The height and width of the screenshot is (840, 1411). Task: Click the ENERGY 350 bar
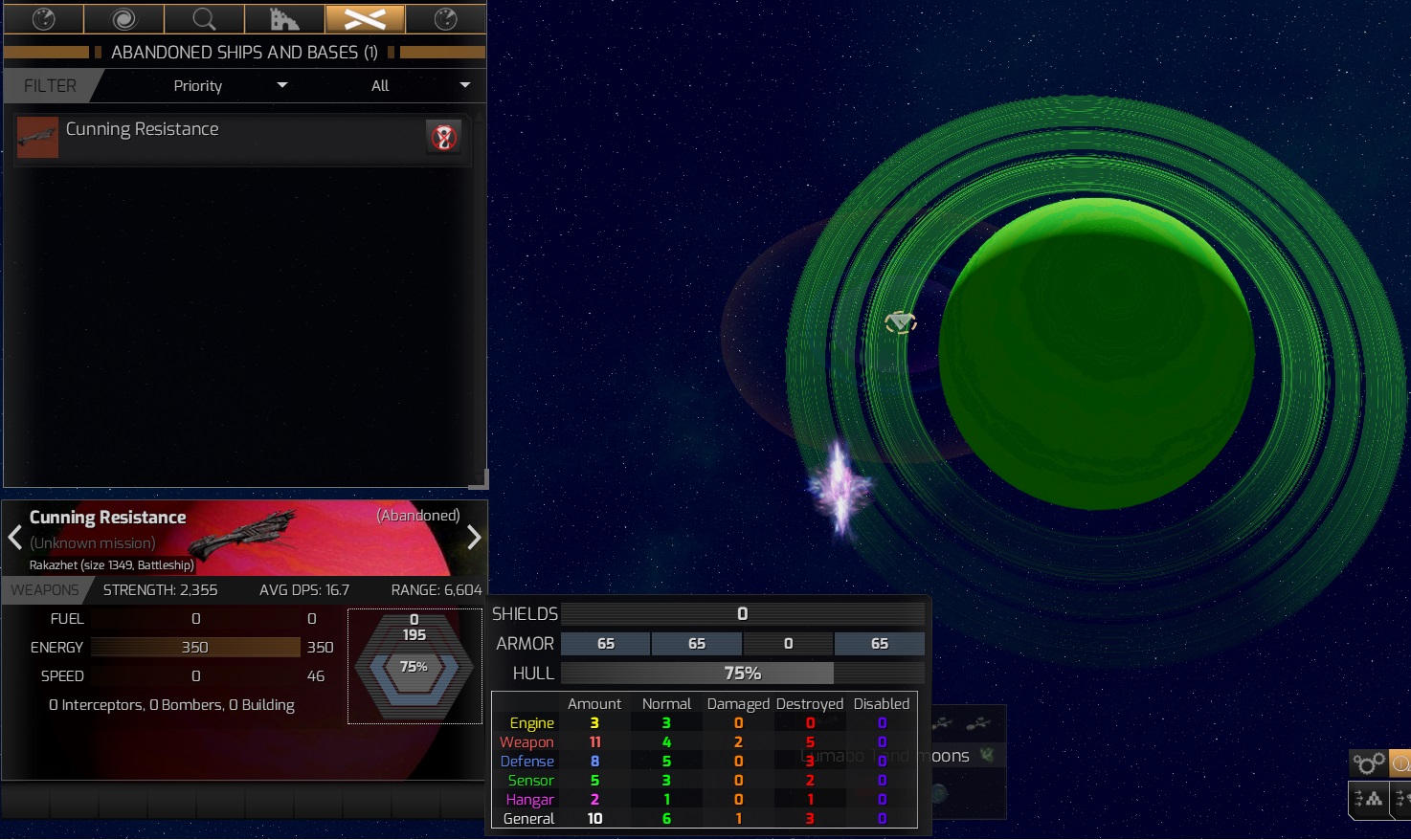[195, 647]
